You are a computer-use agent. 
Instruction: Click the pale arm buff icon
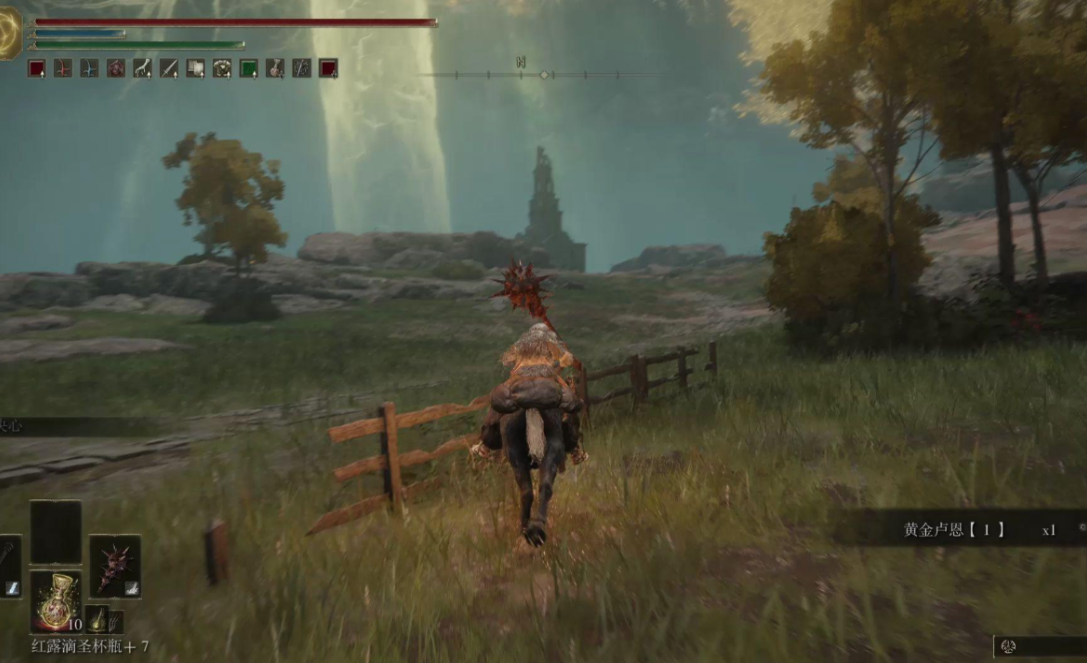pos(143,68)
